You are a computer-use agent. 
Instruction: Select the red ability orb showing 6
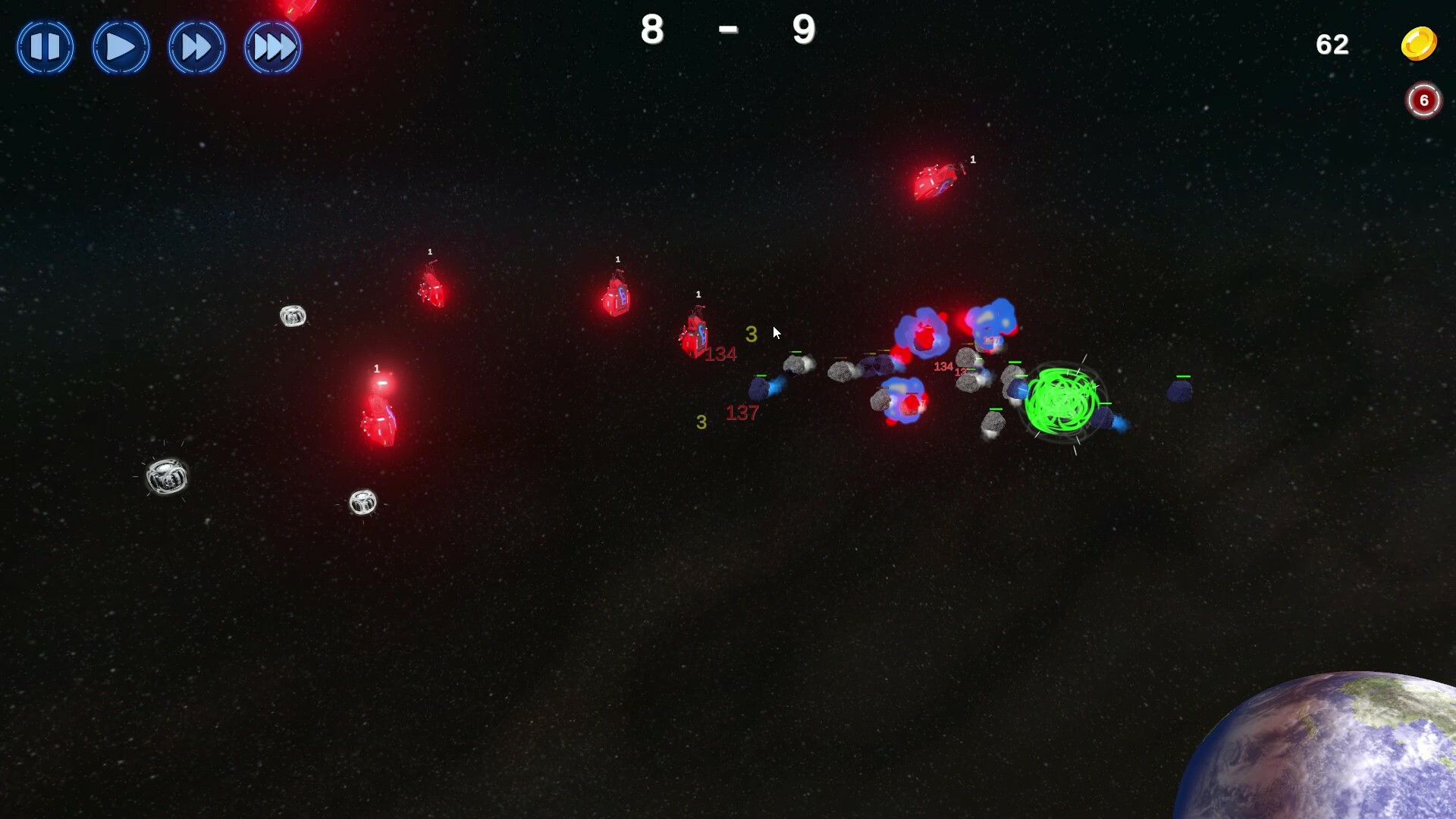(1423, 99)
